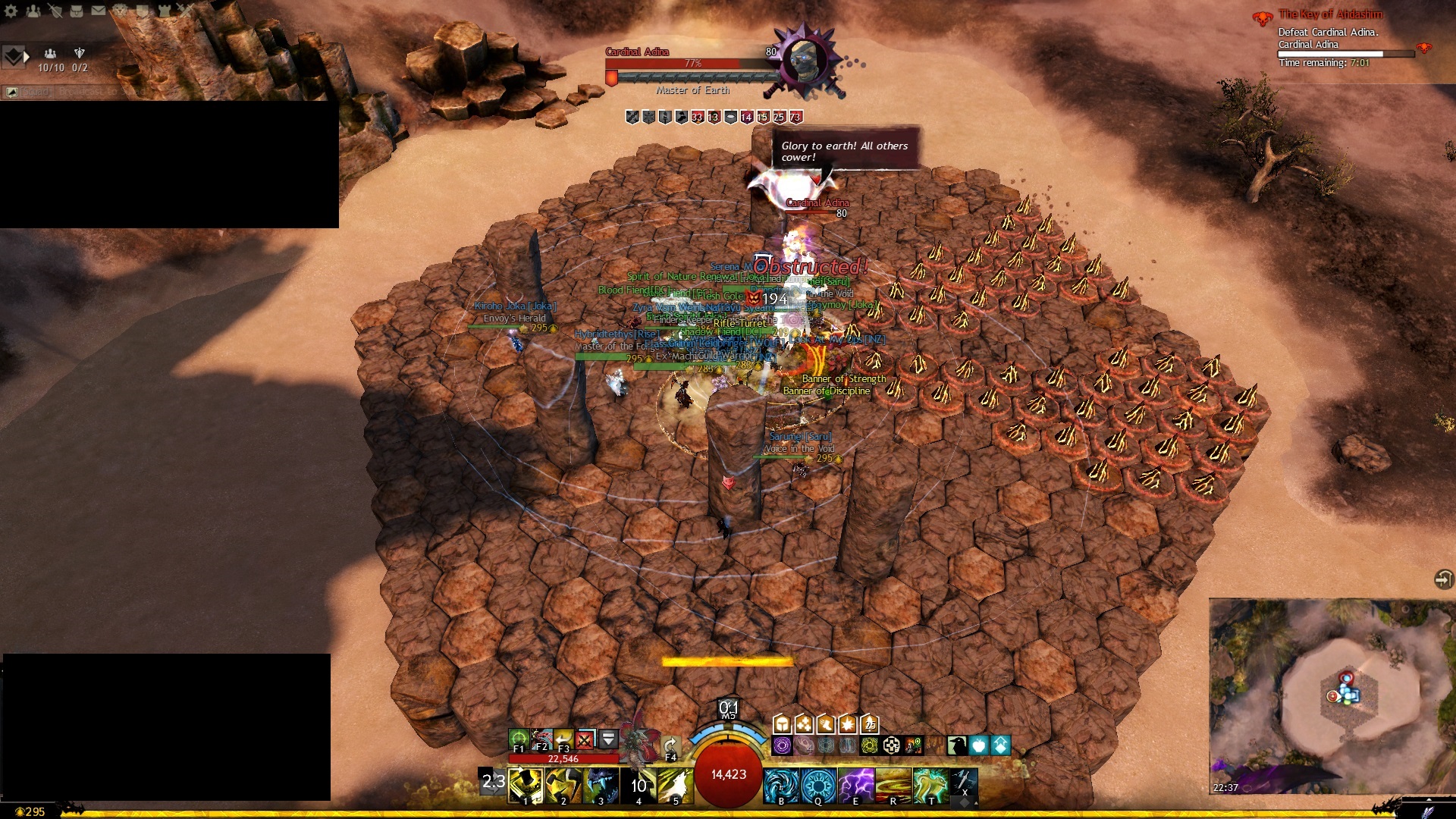Use the blue beast maw skill 3

click(x=601, y=785)
